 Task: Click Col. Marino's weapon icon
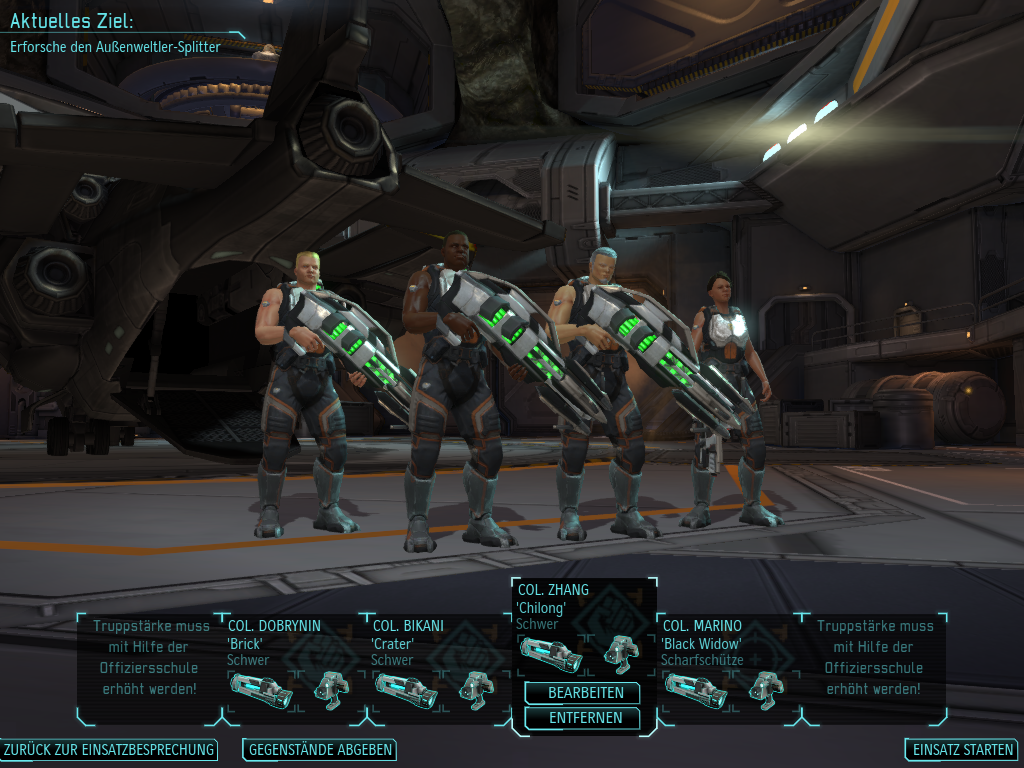[x=695, y=688]
